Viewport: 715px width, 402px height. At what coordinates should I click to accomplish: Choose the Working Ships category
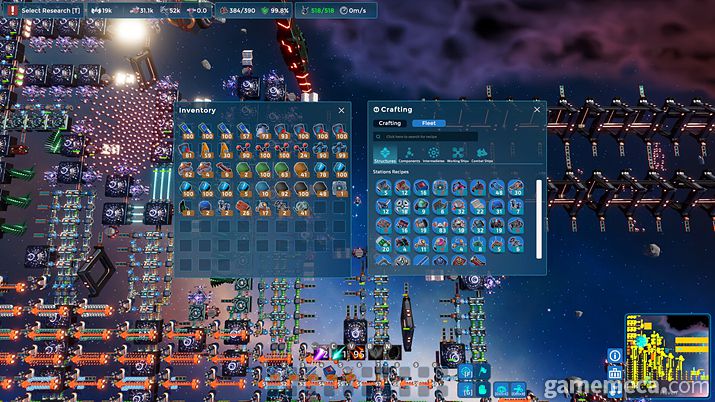click(460, 154)
